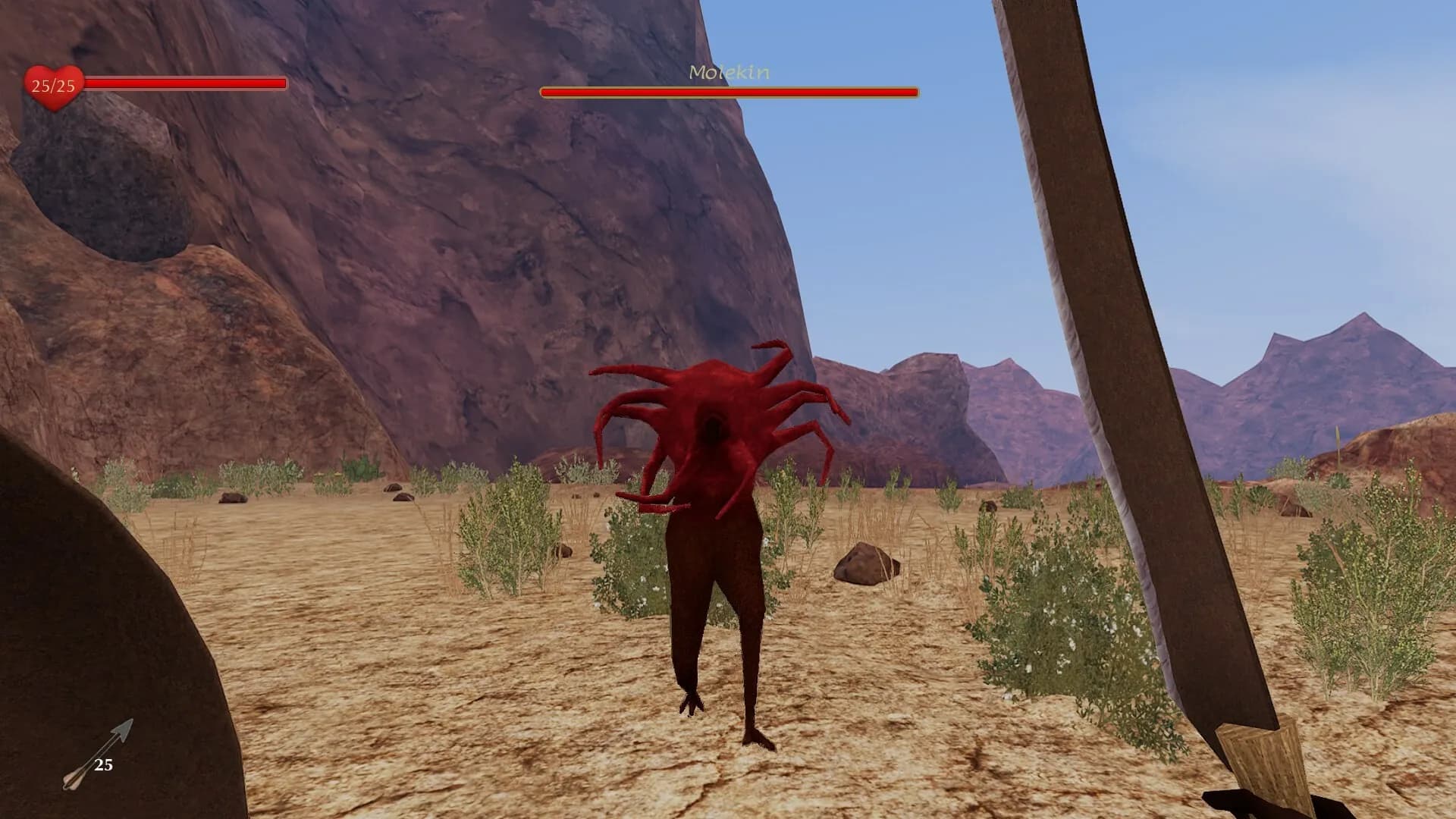Click the red heart health icon
The image size is (1456, 819).
[53, 87]
